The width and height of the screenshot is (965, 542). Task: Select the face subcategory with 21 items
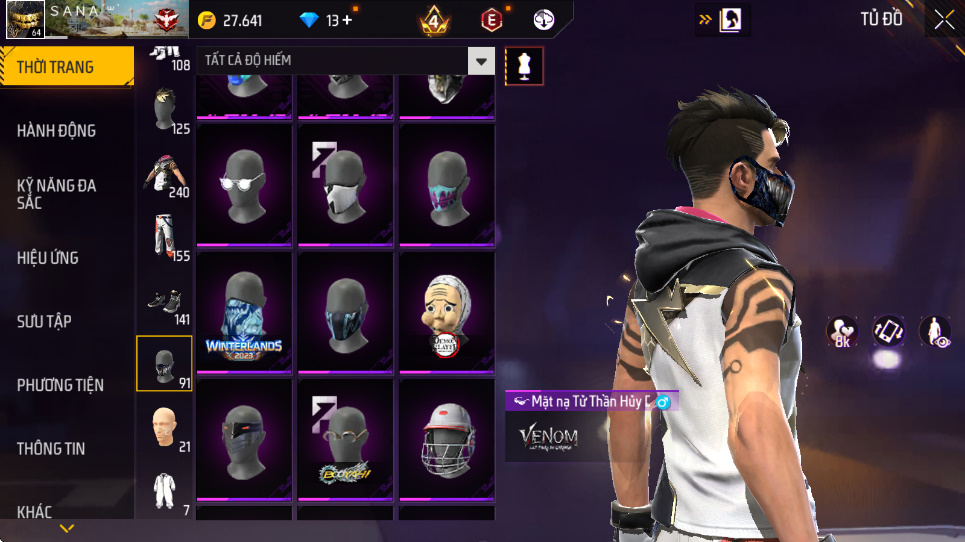point(164,428)
